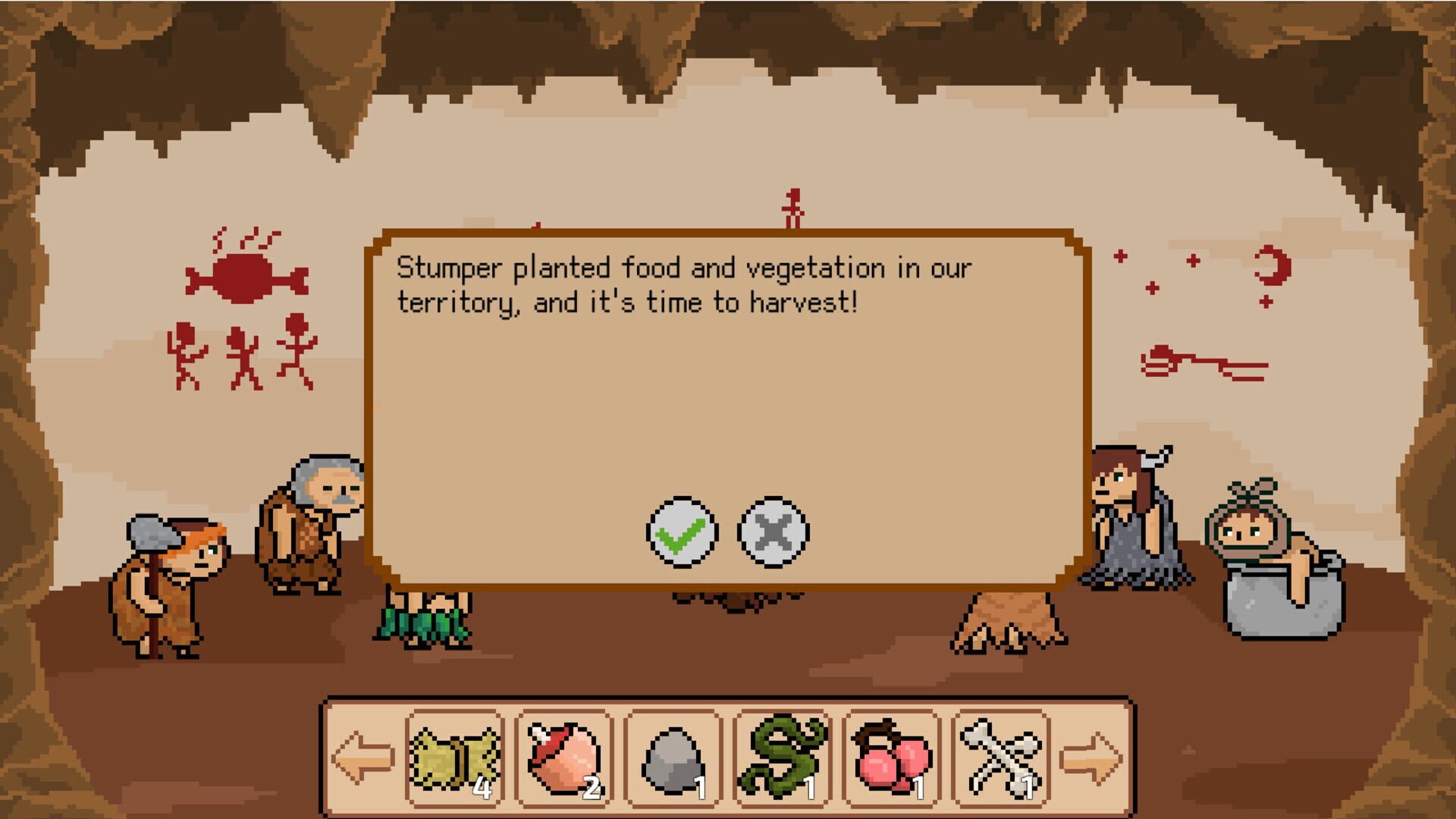Accept the harvest request with the checkmark
1456x819 pixels.
pyautogui.click(x=681, y=533)
